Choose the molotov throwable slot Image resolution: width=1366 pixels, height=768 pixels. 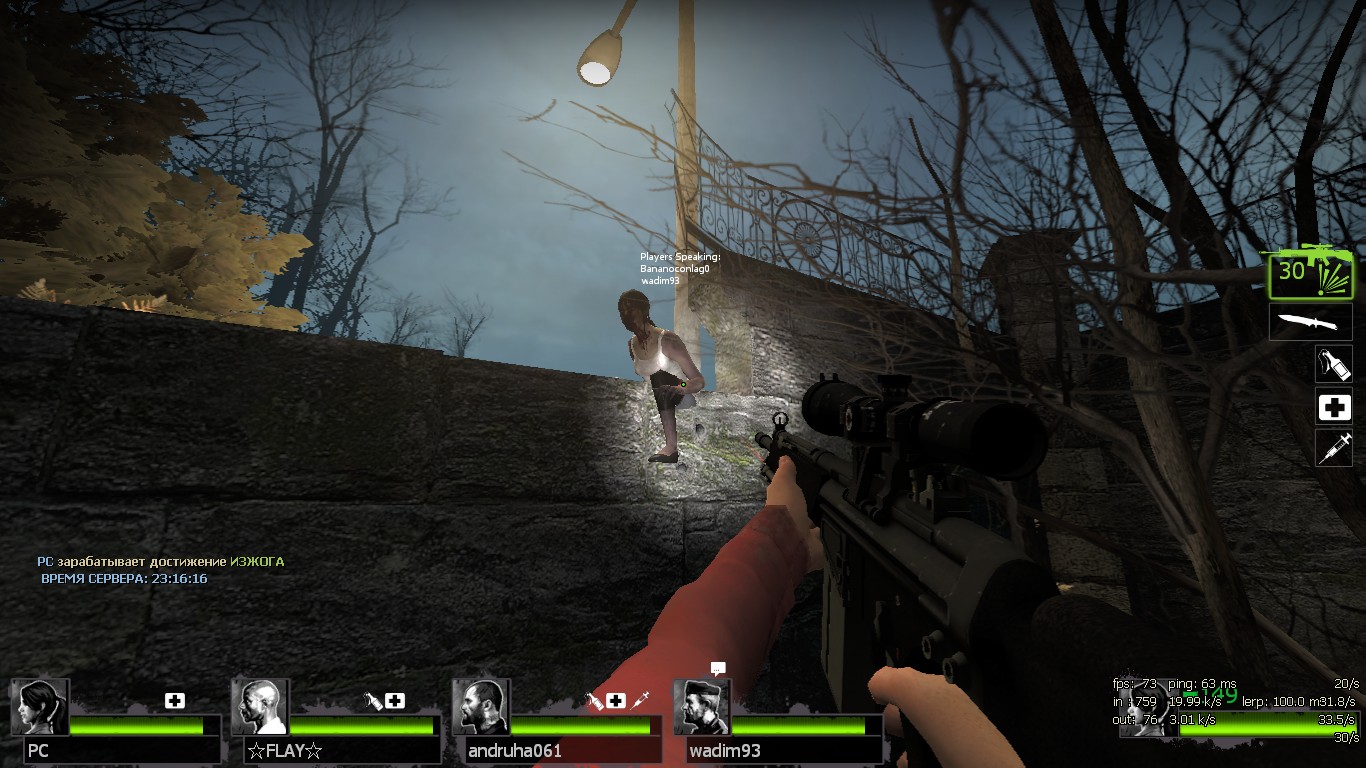(x=1333, y=364)
